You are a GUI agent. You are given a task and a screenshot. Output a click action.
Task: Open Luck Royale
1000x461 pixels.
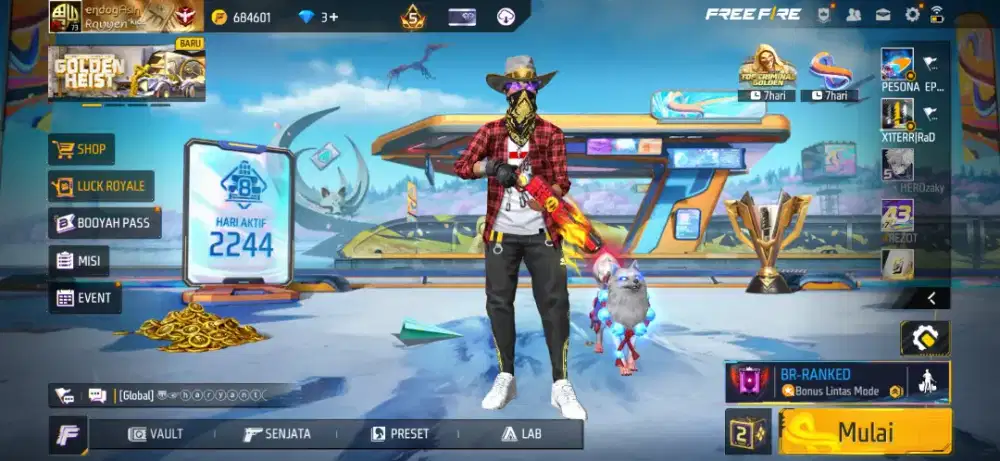(x=100, y=186)
